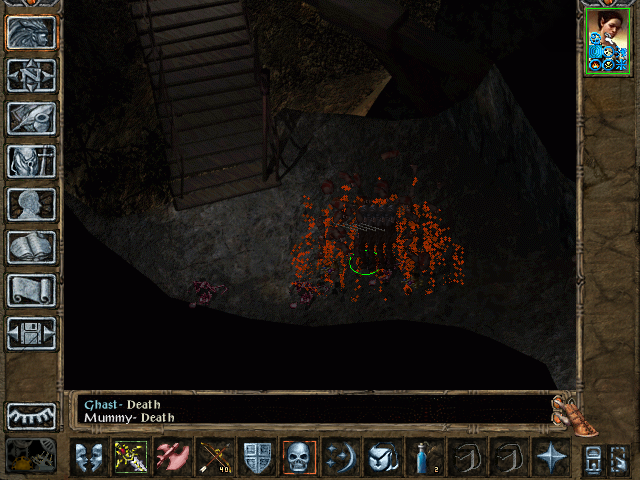640x480 pixels.
Task: Use the blue potion quick item
Action: point(423,457)
